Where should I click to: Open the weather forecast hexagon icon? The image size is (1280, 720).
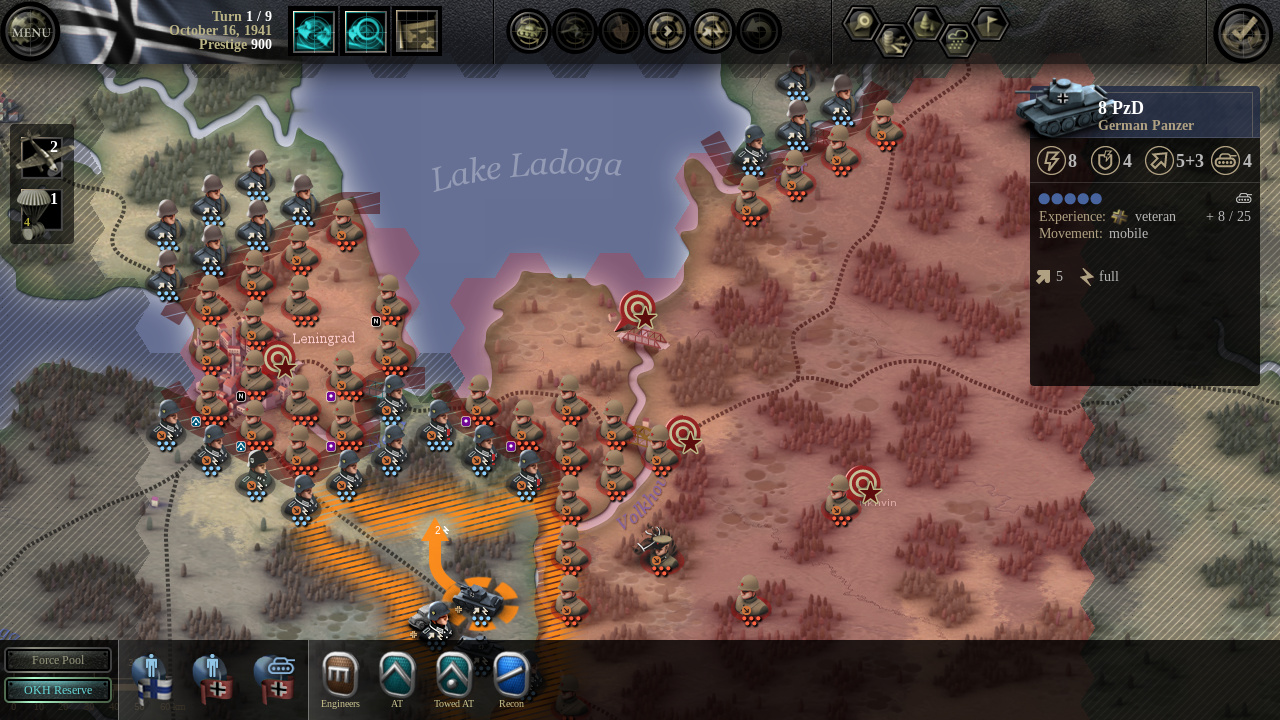click(x=957, y=43)
